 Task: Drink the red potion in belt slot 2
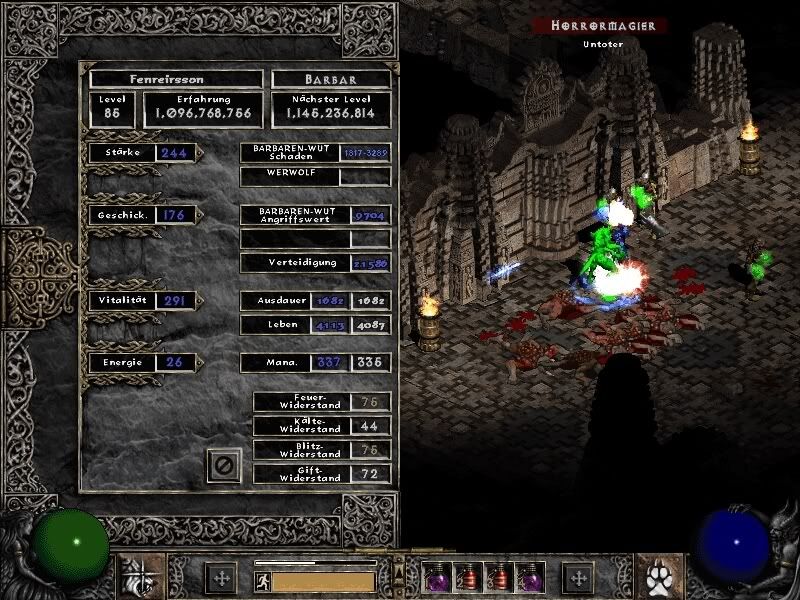pyautogui.click(x=467, y=578)
